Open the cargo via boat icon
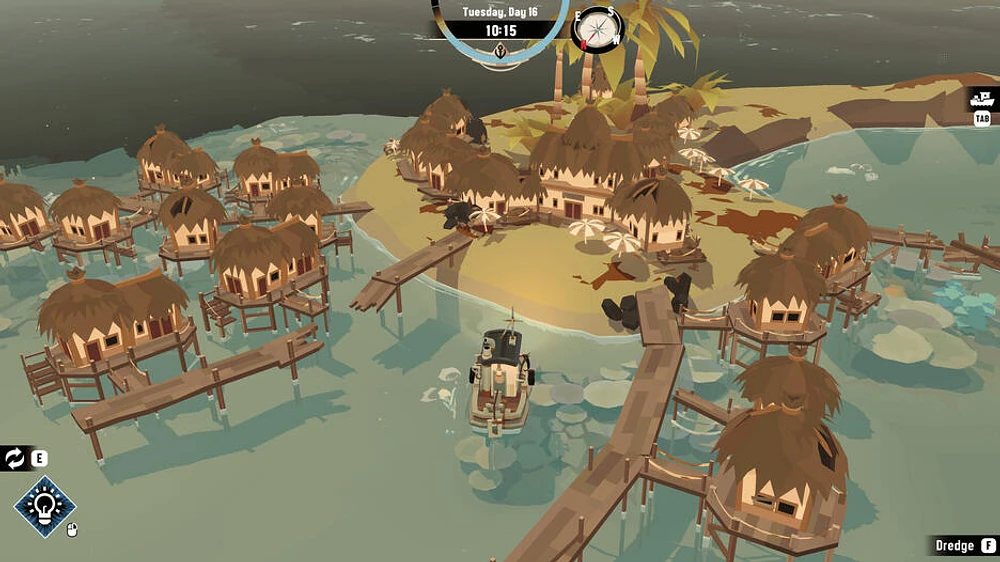 983,99
